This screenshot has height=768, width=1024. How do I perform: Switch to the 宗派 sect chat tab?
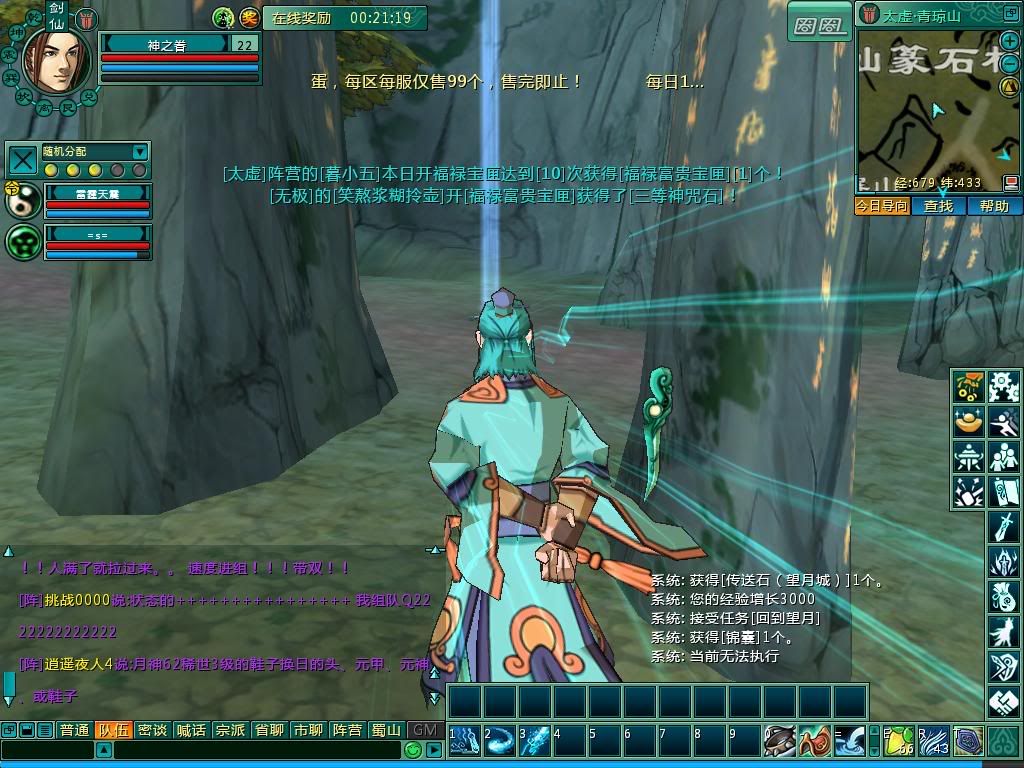coord(230,730)
